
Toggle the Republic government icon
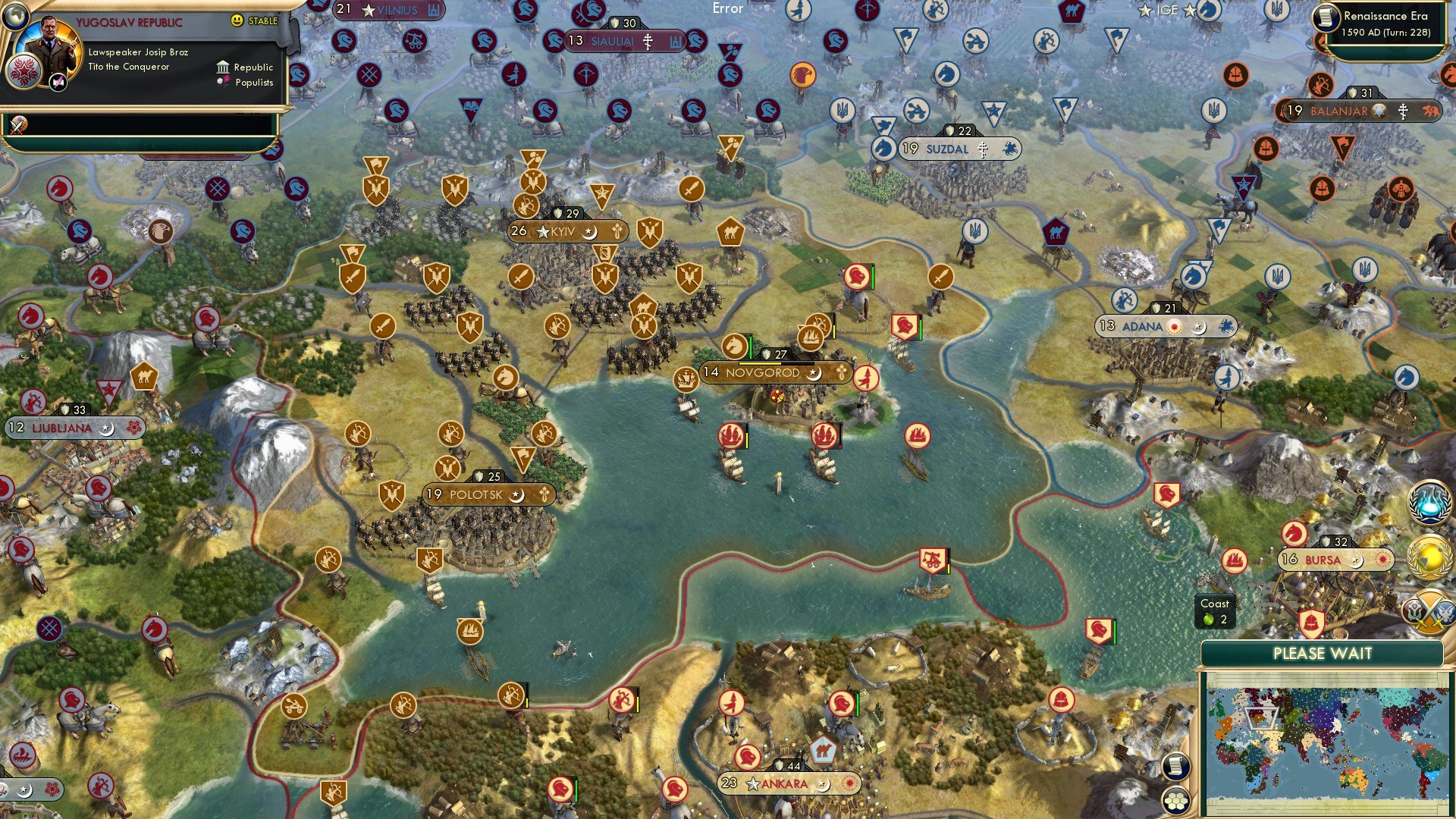pyautogui.click(x=223, y=69)
